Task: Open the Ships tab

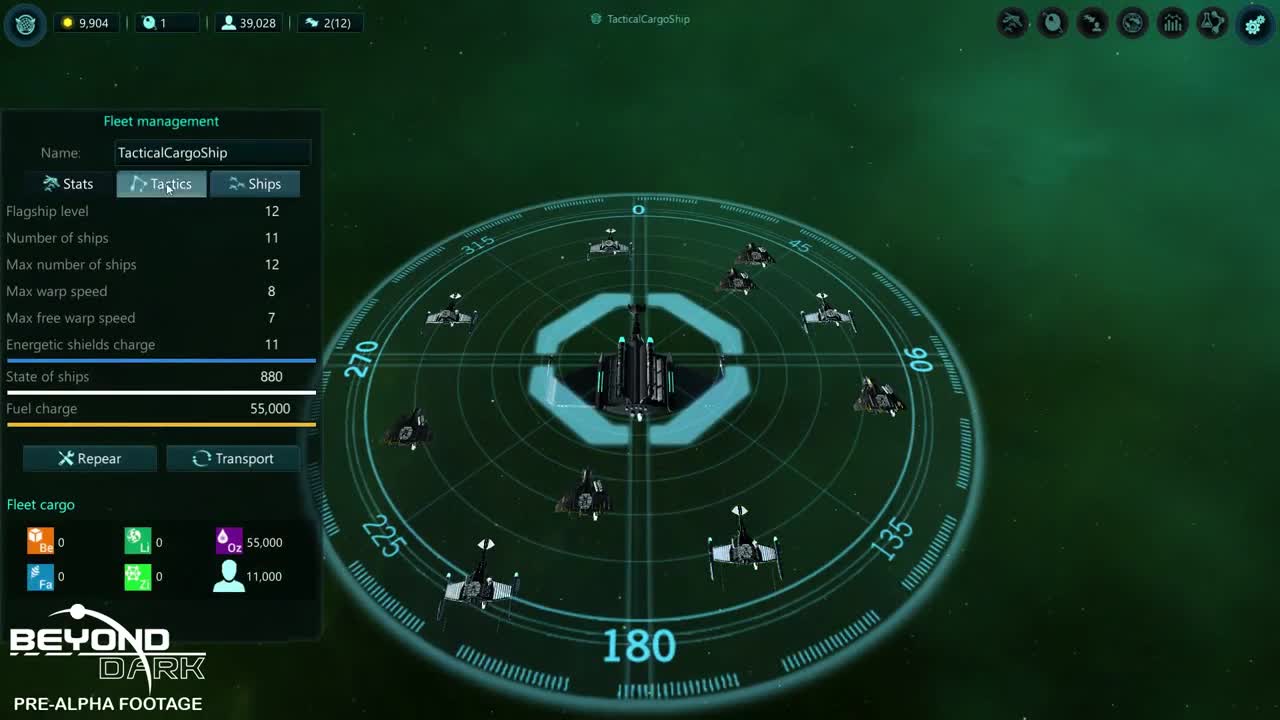Action: click(255, 183)
